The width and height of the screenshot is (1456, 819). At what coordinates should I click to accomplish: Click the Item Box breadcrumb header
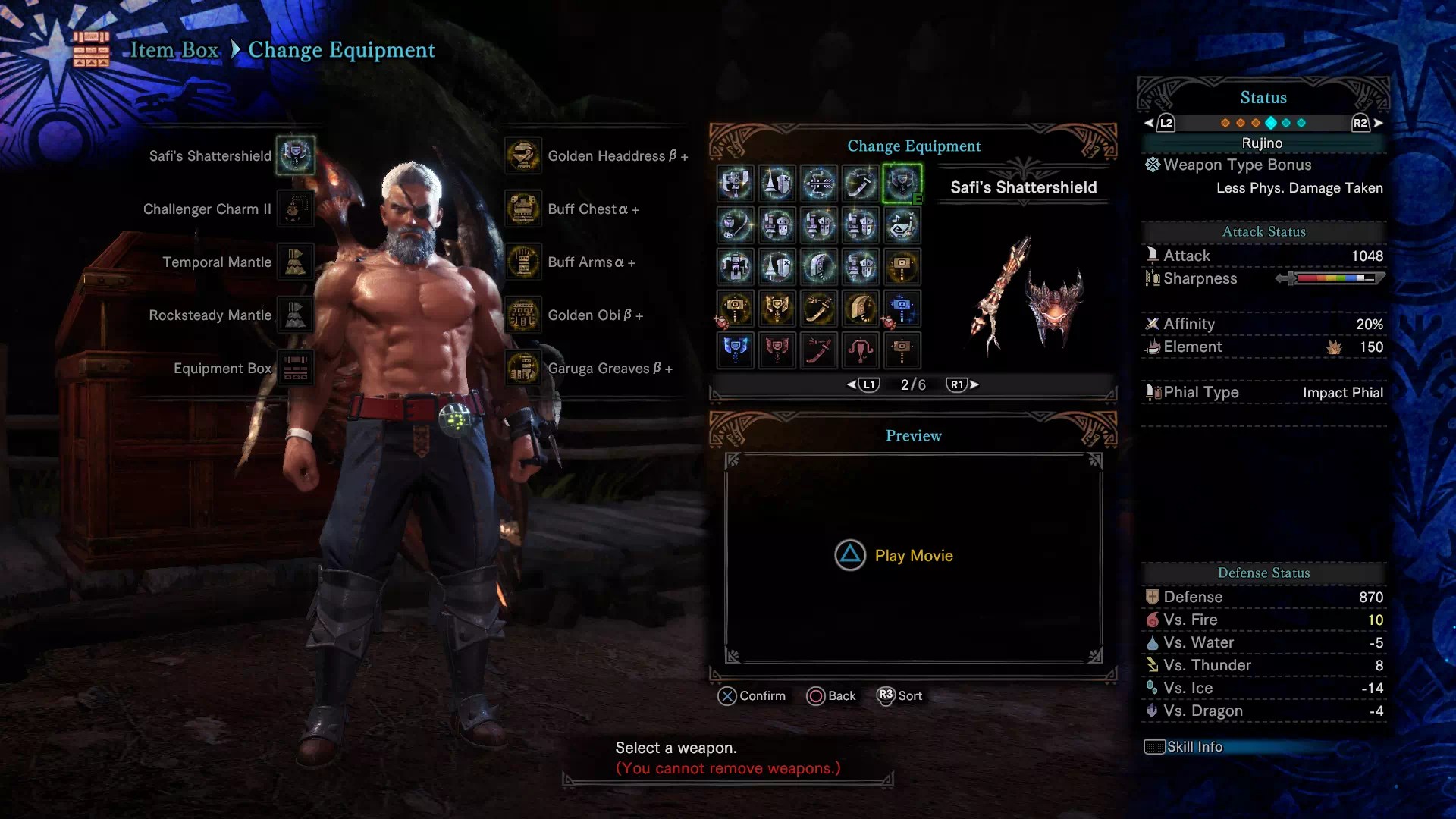tap(173, 50)
